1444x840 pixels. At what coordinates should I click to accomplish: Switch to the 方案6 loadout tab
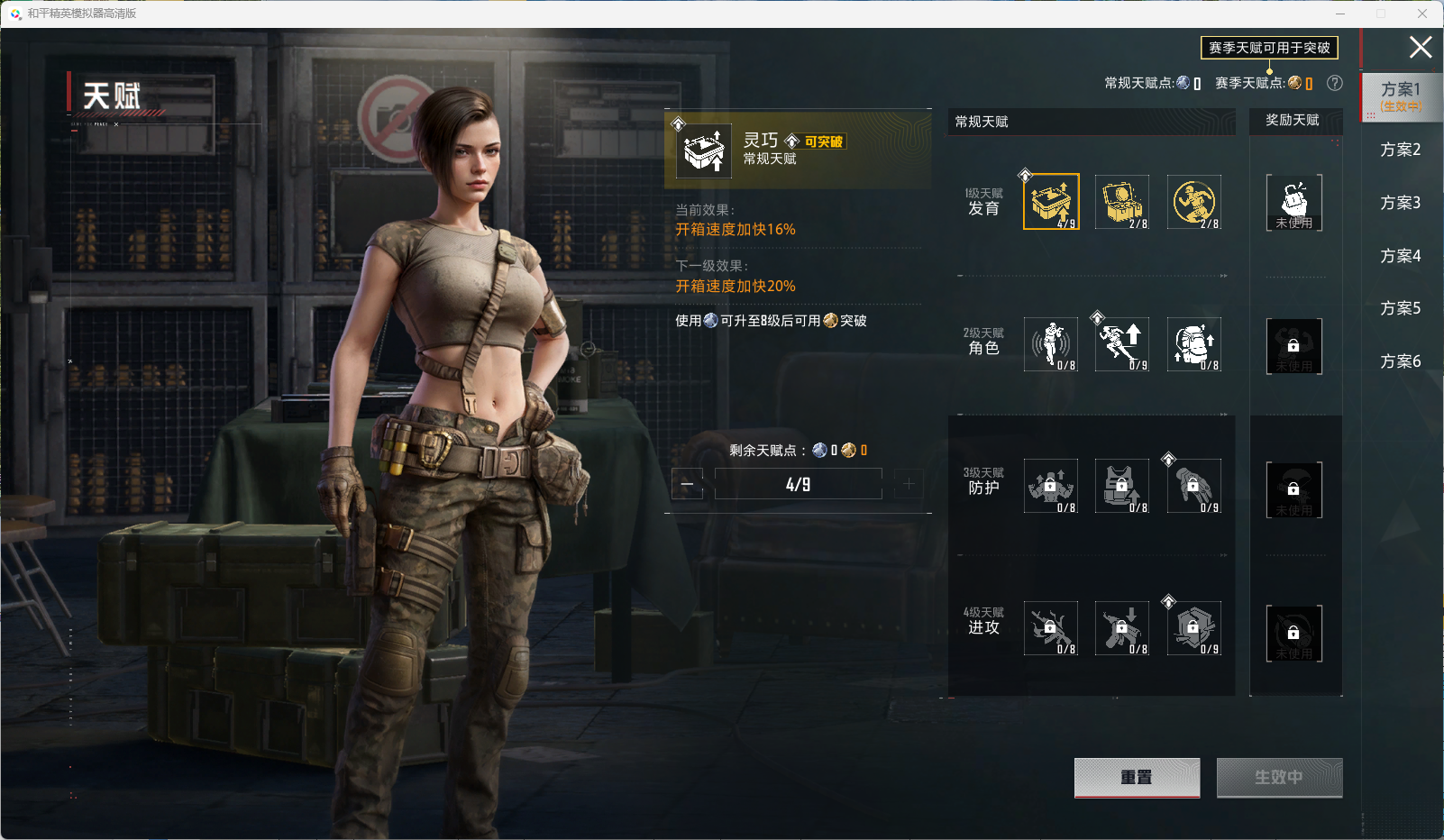click(1400, 361)
